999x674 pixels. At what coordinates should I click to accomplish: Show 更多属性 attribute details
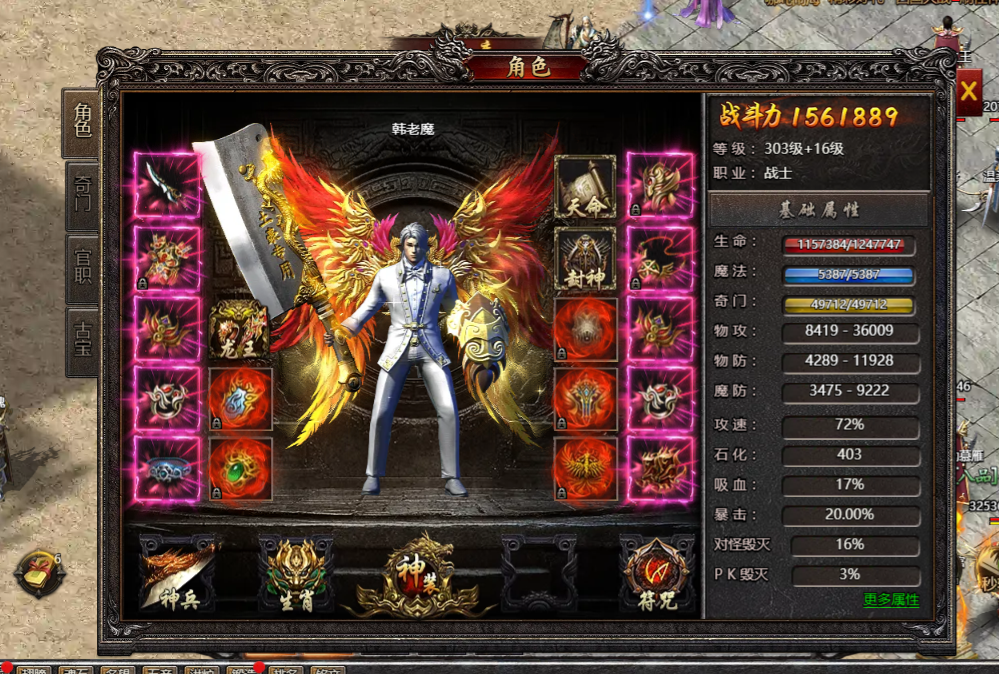click(x=891, y=600)
